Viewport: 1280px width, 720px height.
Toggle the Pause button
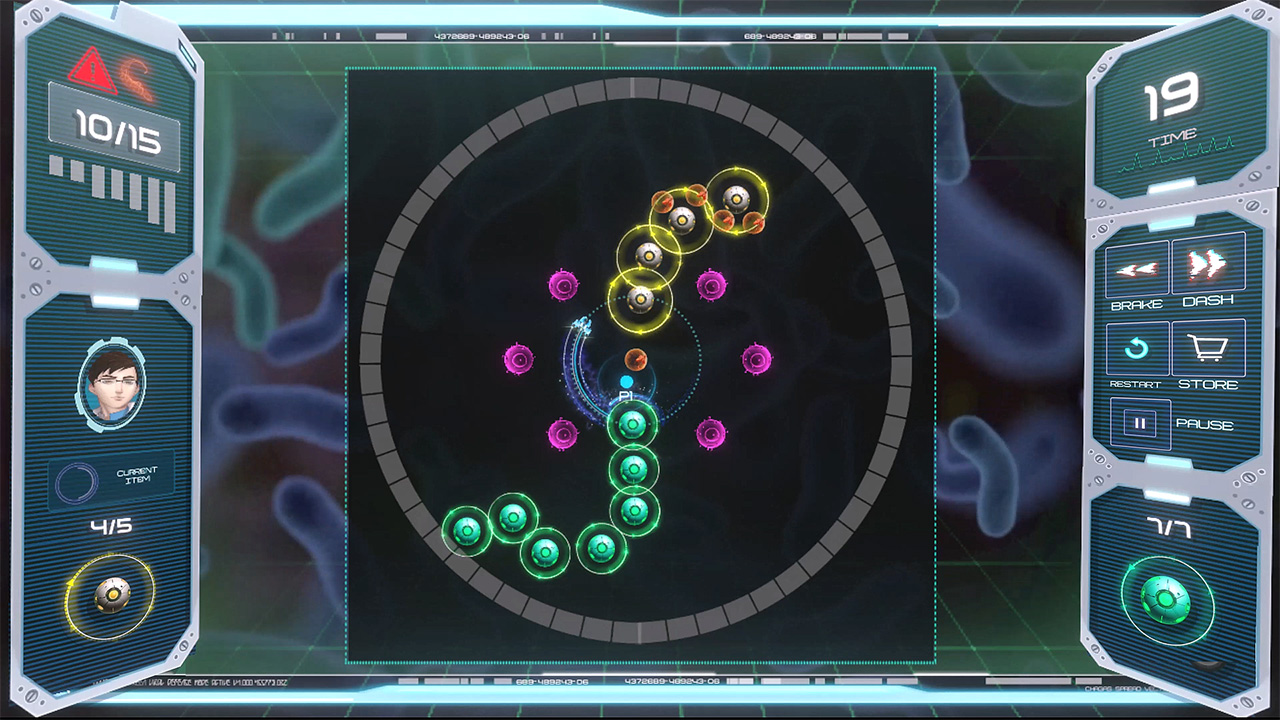click(x=1140, y=423)
